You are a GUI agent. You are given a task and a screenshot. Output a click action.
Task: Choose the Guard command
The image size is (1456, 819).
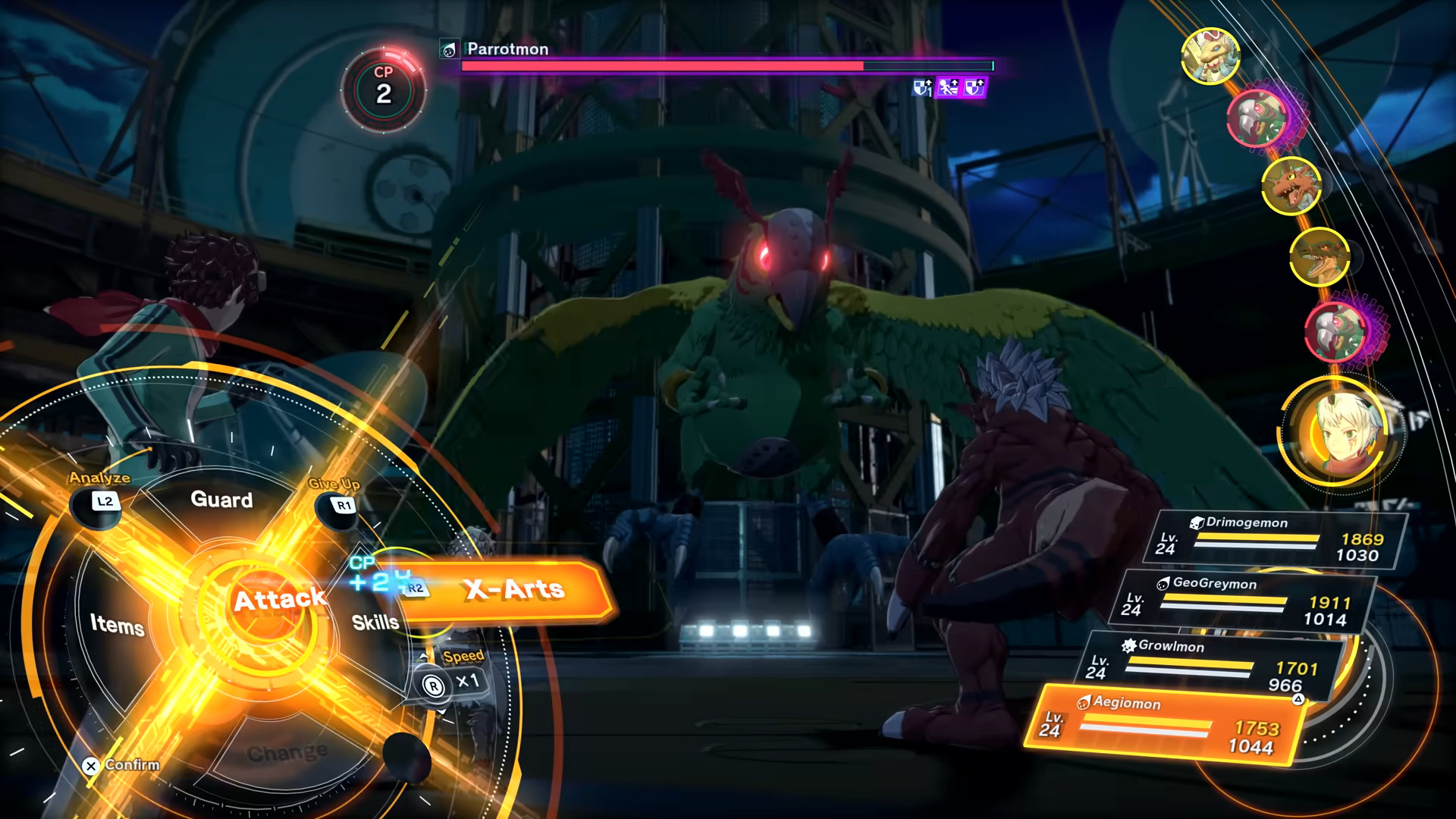pos(221,500)
